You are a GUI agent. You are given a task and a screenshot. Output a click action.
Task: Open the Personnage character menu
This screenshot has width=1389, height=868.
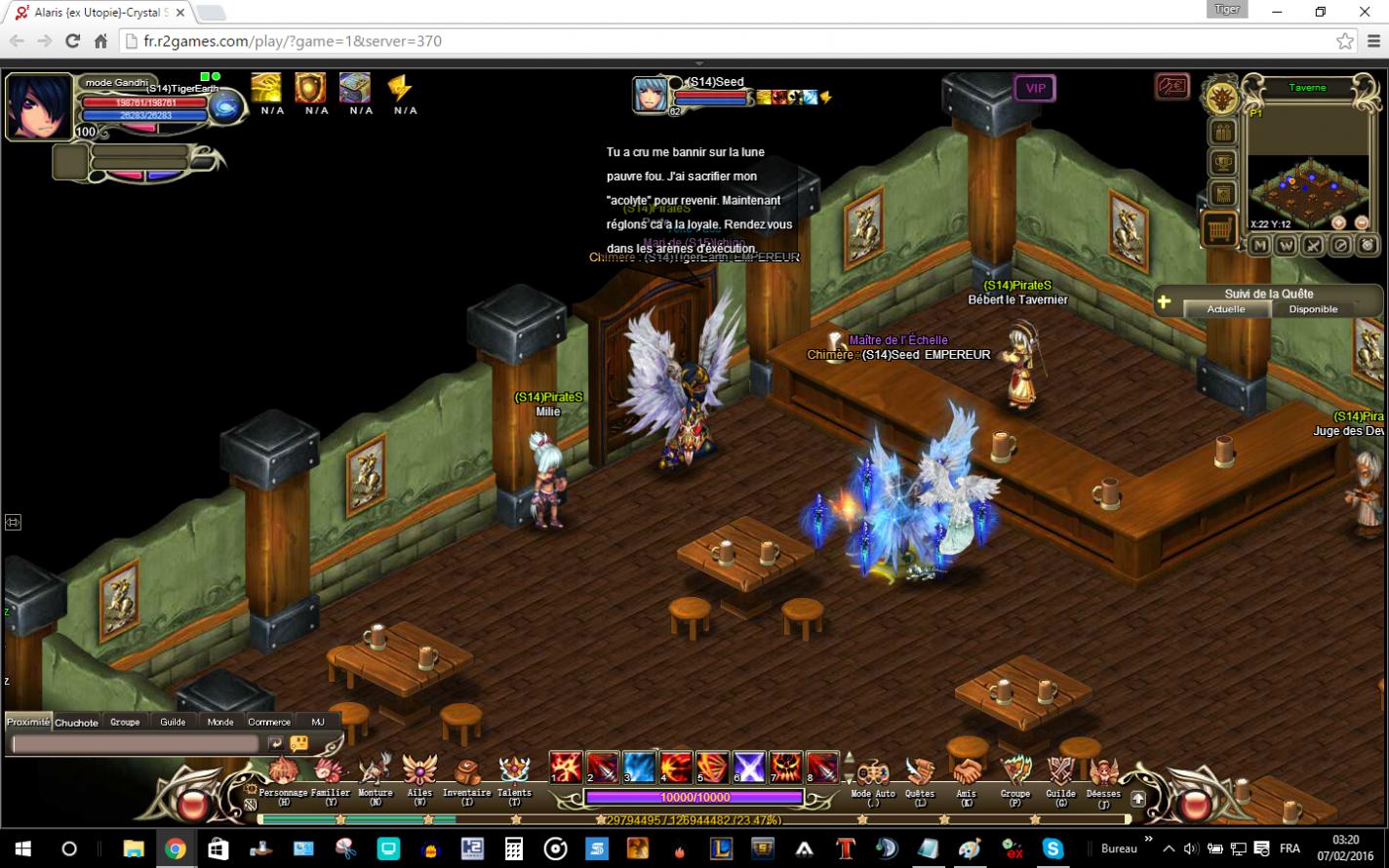(284, 773)
